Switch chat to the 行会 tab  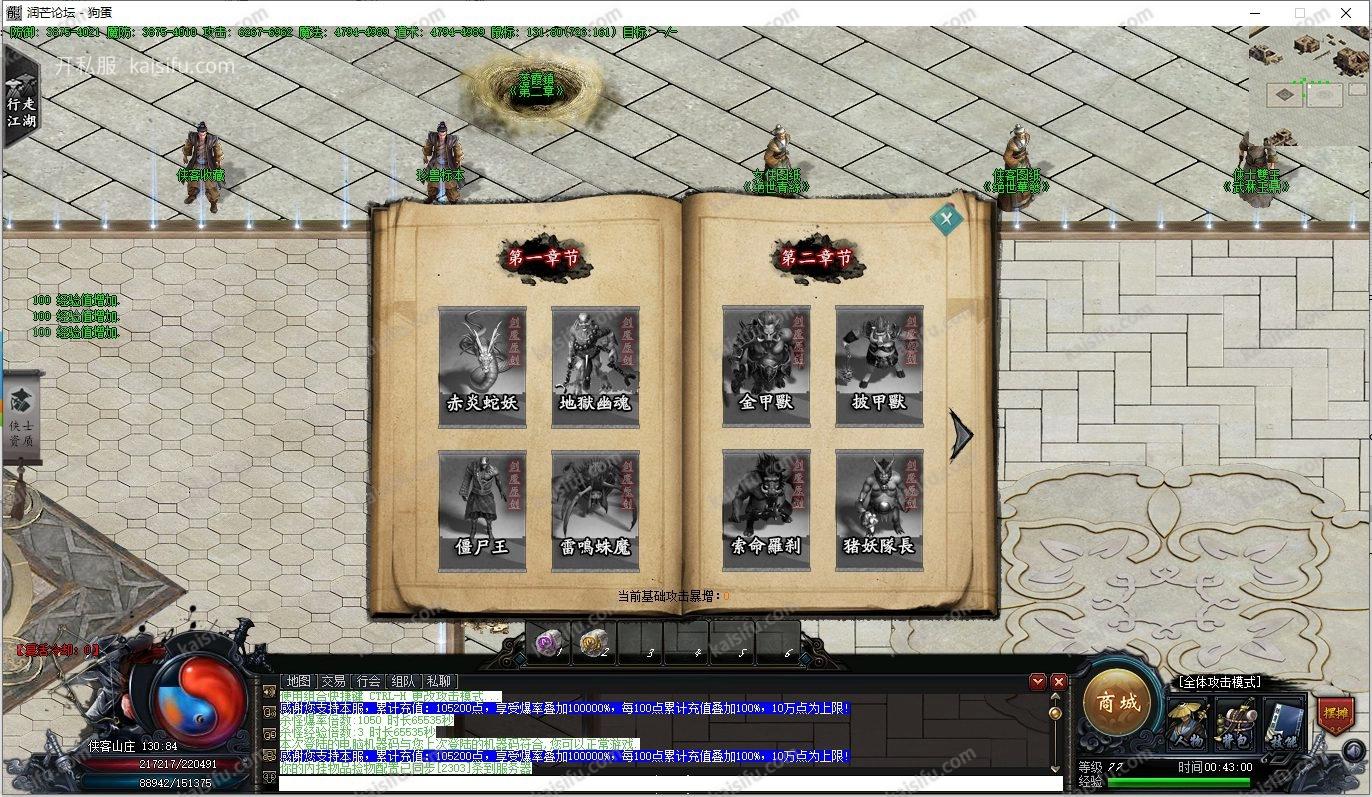[x=368, y=681]
